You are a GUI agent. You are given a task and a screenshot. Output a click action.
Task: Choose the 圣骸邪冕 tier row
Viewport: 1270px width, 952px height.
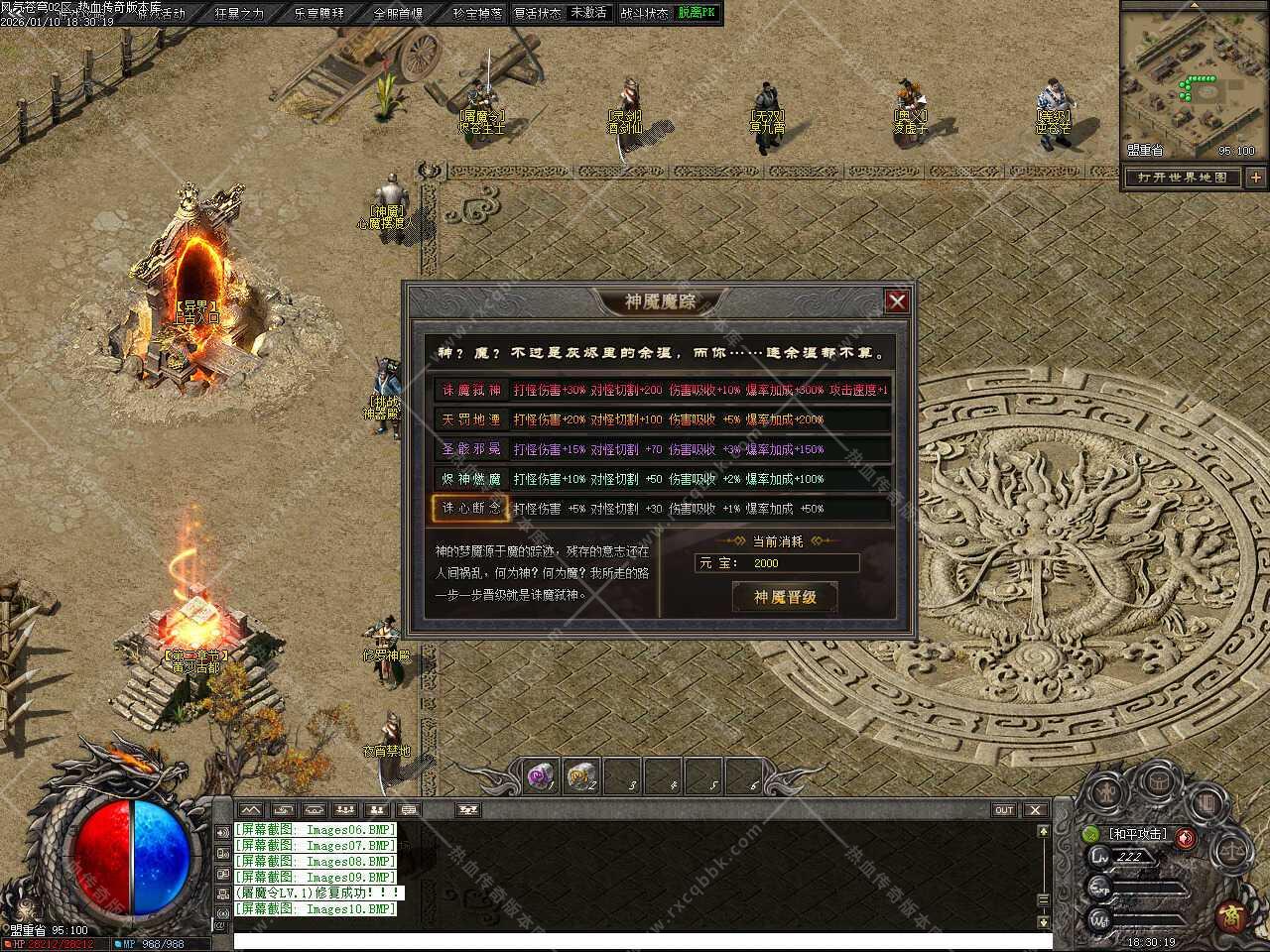click(x=471, y=449)
